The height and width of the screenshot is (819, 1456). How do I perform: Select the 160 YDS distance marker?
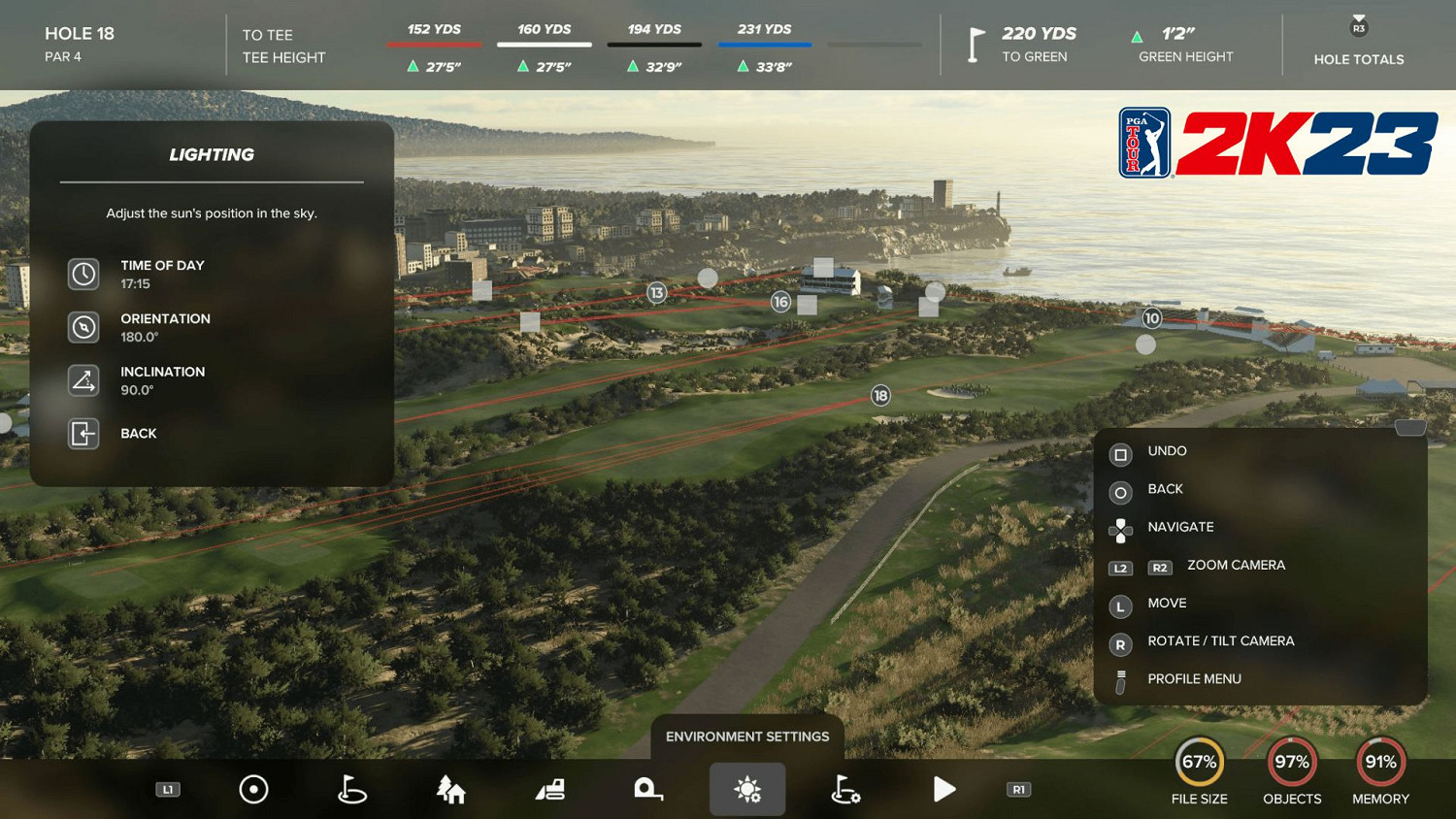click(544, 29)
